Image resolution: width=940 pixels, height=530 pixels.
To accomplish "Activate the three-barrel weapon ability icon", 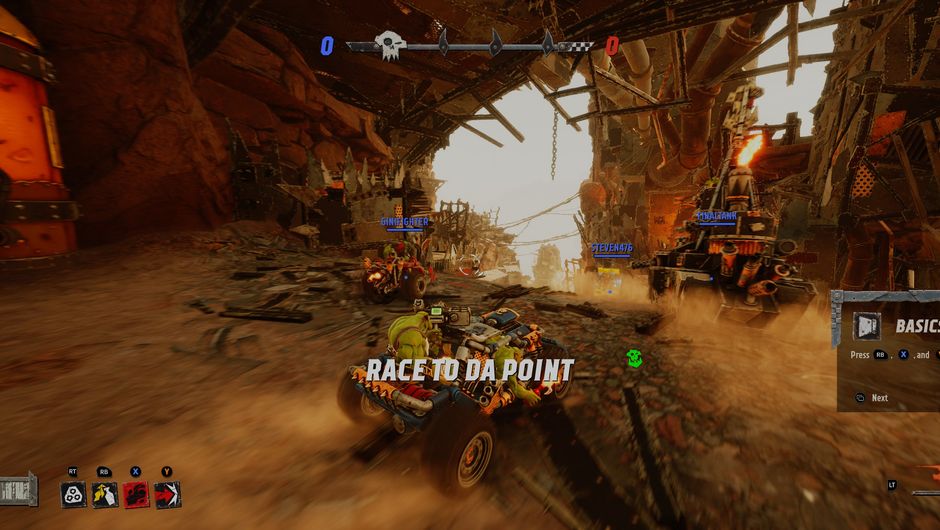I will (73, 494).
